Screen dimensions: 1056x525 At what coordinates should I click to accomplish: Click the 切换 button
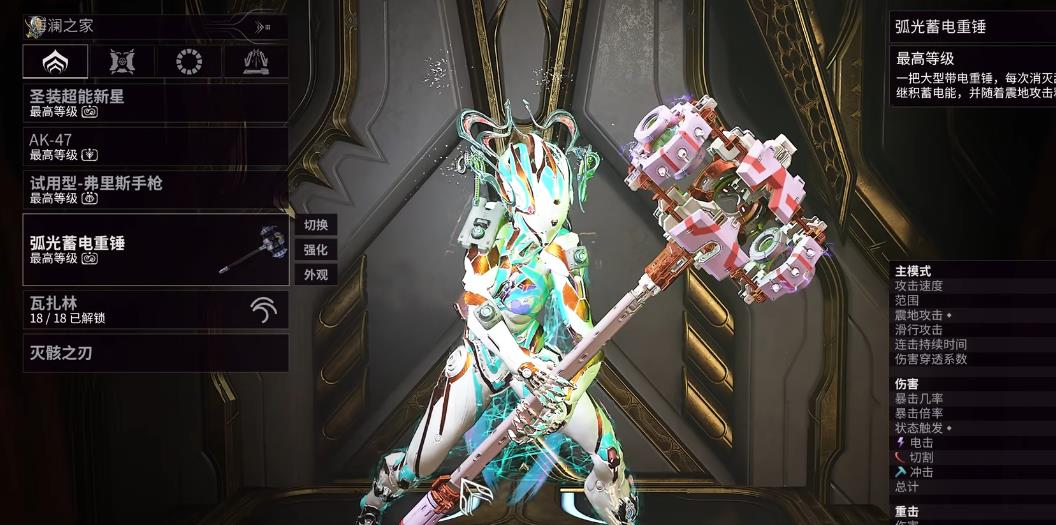[x=315, y=225]
